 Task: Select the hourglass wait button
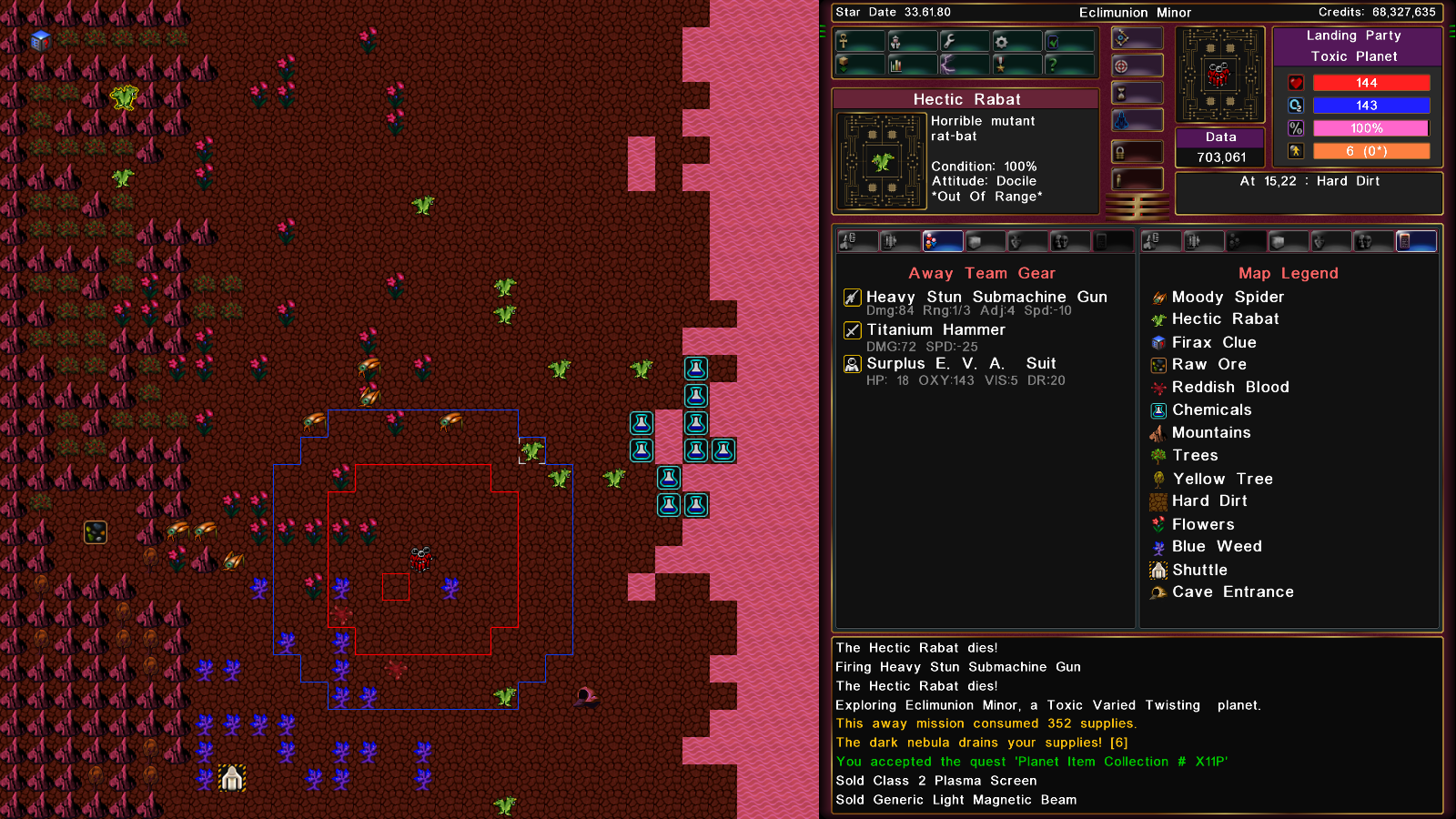pyautogui.click(x=1137, y=93)
